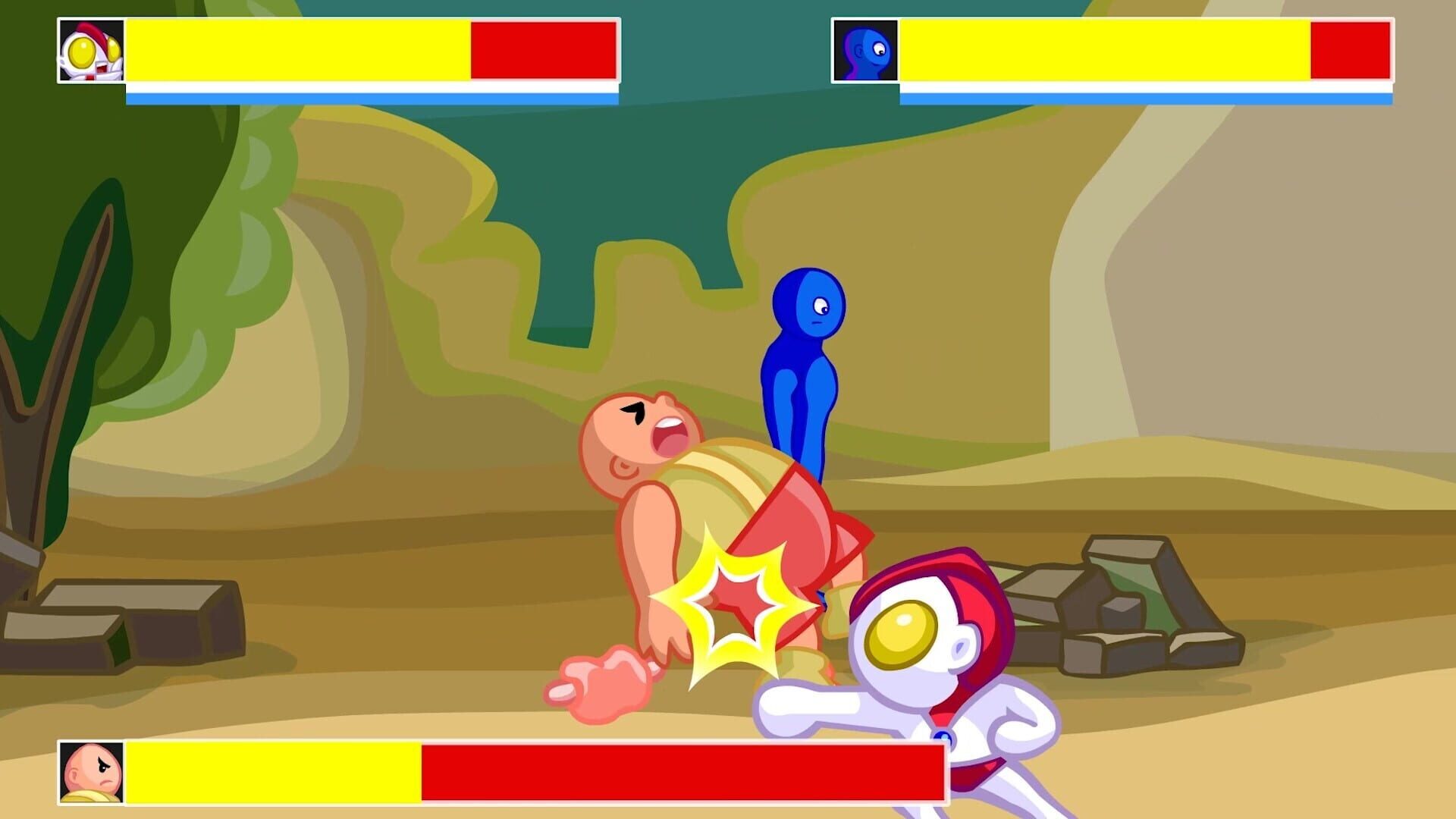Toggle the blue fighter's special meter bar
This screenshot has height=819, width=1456.
1145,97
